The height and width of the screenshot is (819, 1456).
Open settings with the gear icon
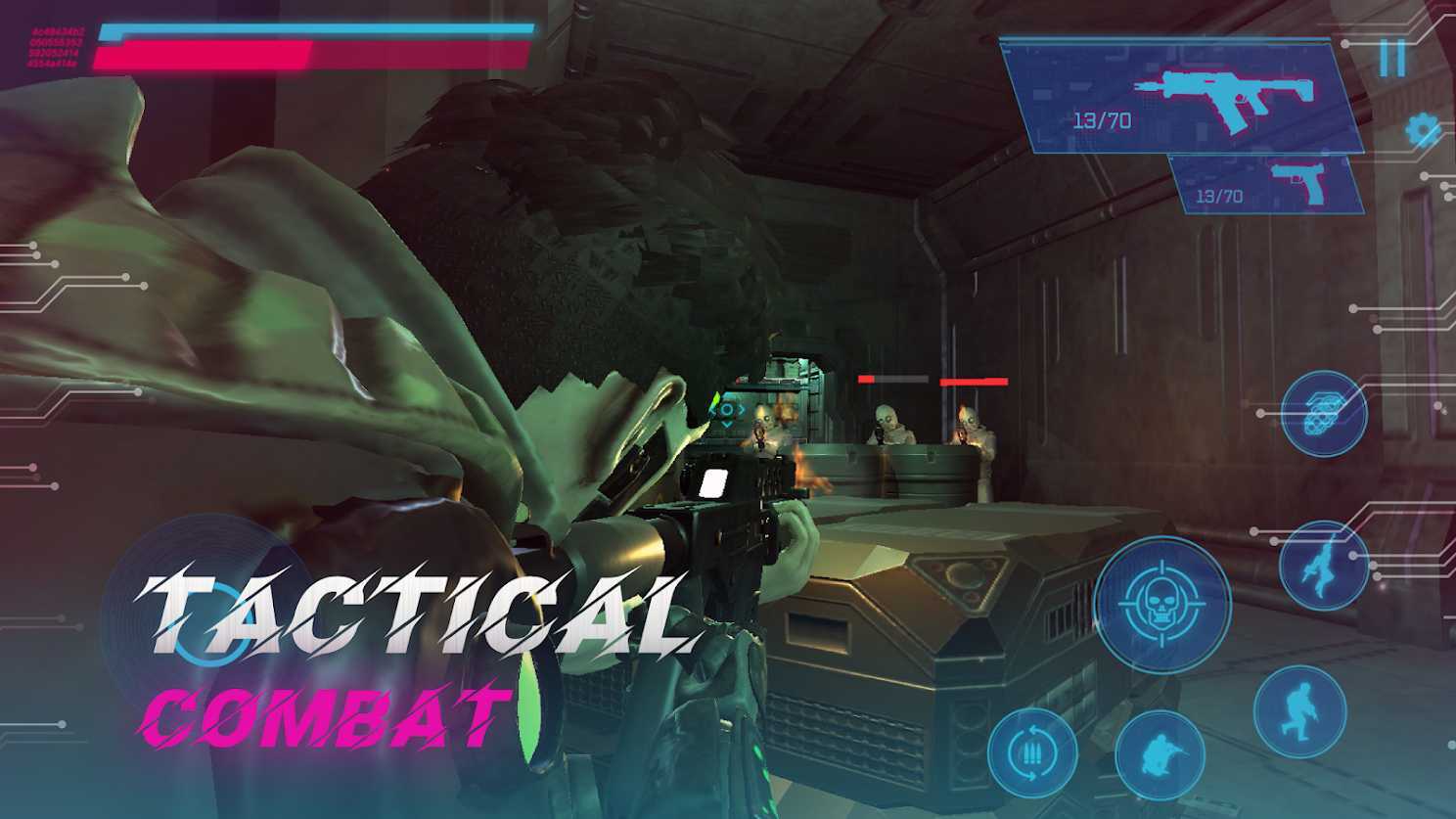coord(1422,130)
